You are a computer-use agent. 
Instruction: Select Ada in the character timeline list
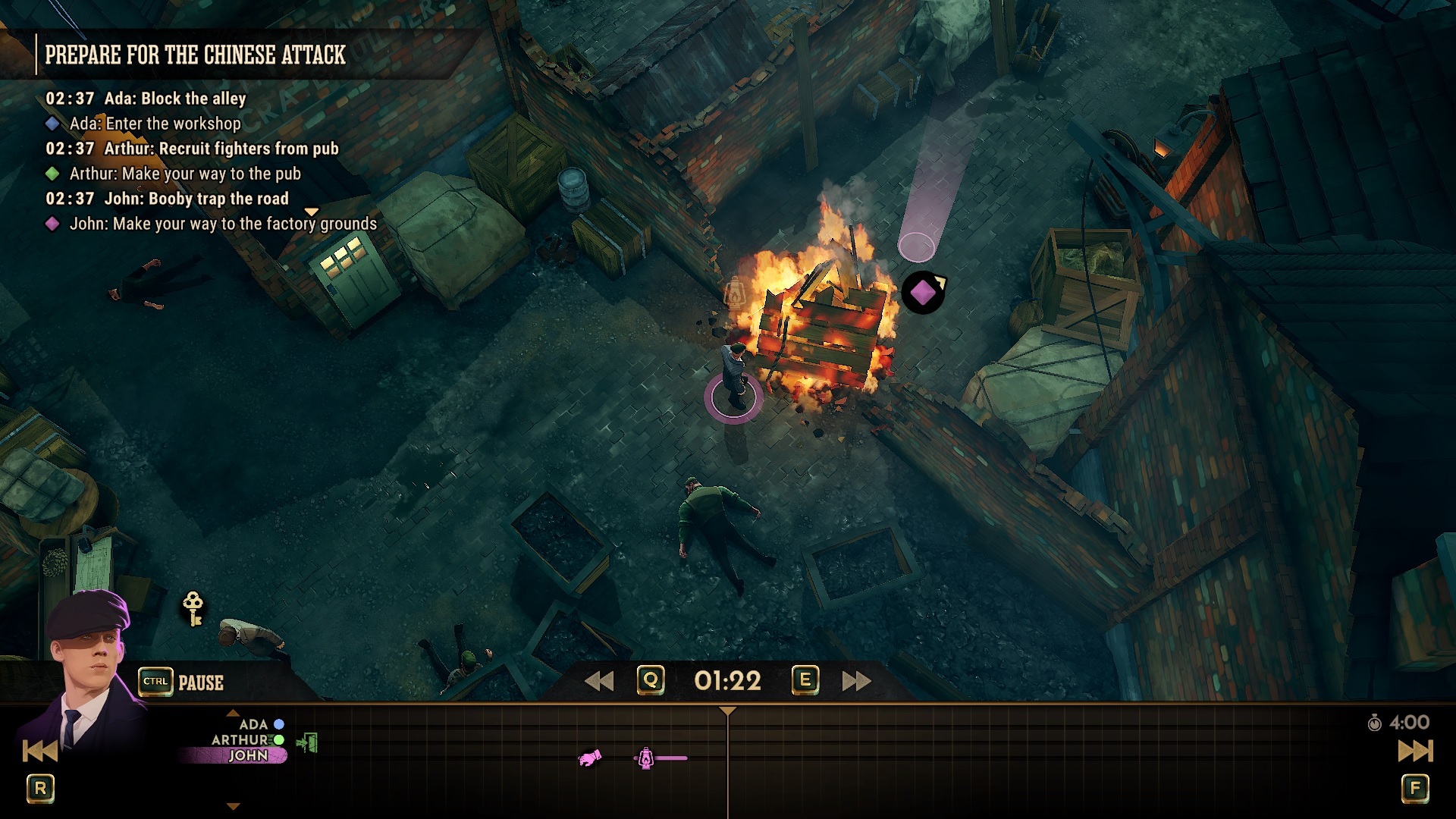[254, 724]
